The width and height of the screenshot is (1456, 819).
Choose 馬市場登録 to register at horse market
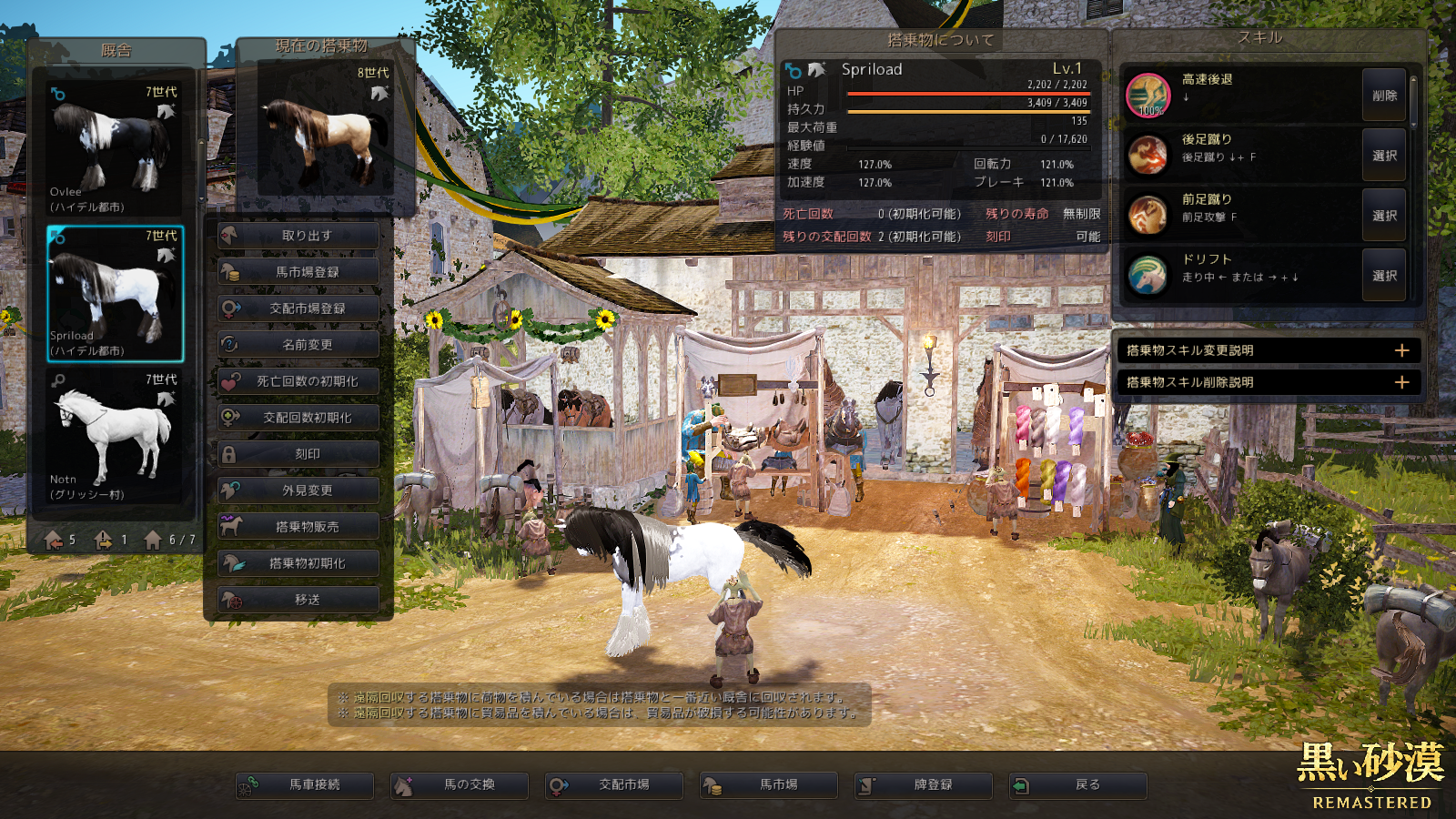click(x=298, y=272)
